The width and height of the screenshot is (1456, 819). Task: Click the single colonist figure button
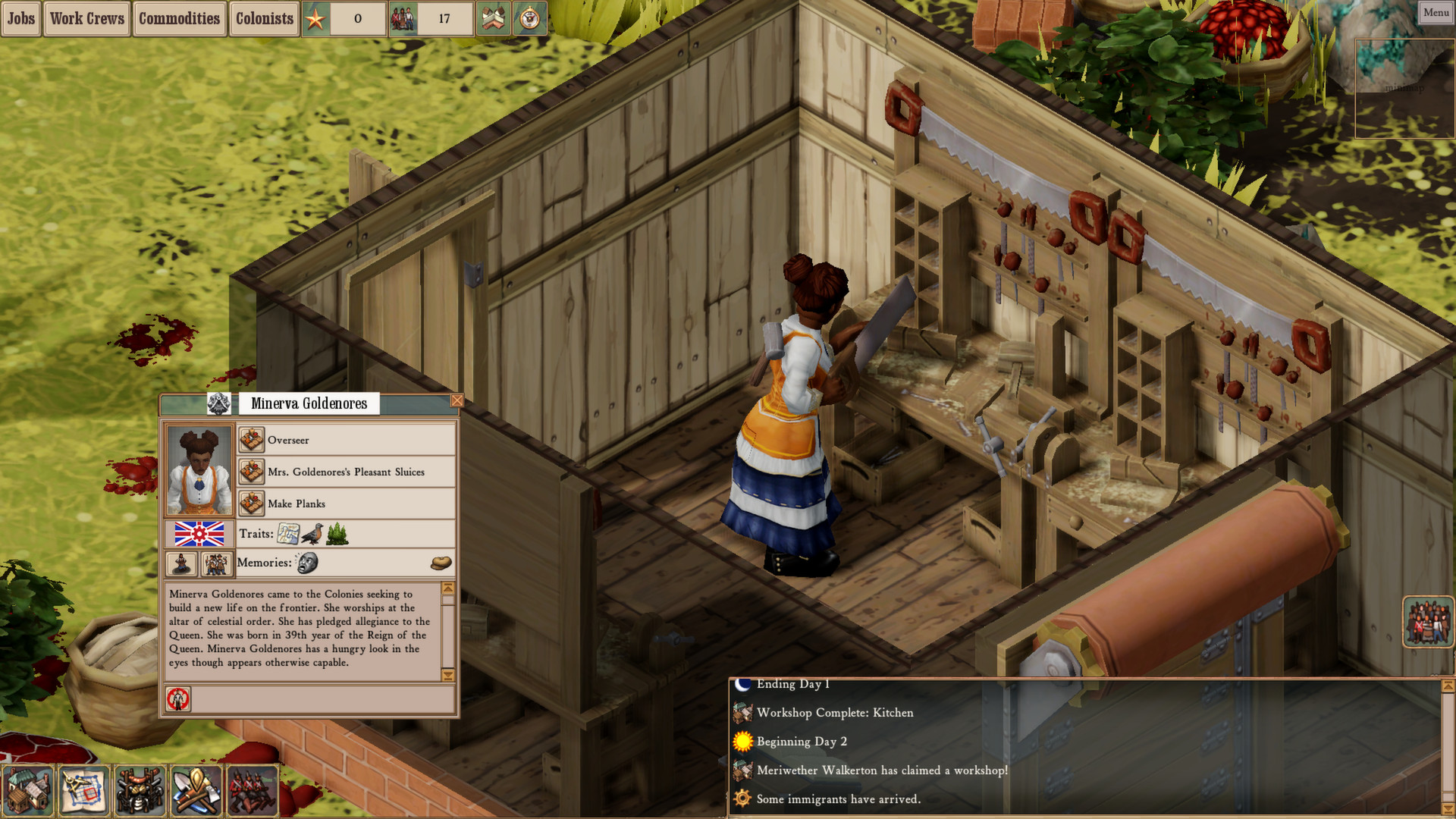[182, 563]
